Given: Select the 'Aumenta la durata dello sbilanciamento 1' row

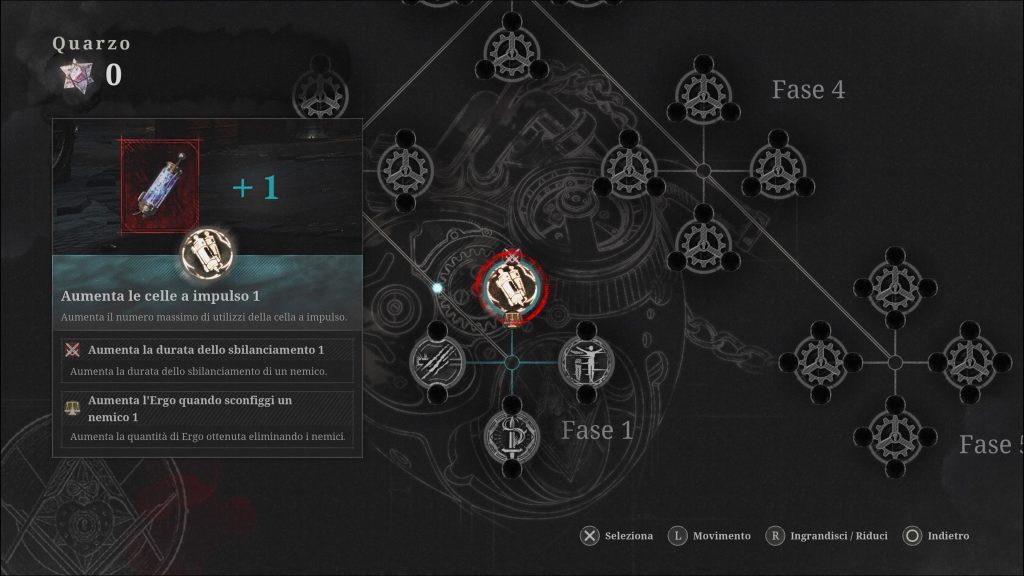Looking at the screenshot, I should pyautogui.click(x=207, y=360).
